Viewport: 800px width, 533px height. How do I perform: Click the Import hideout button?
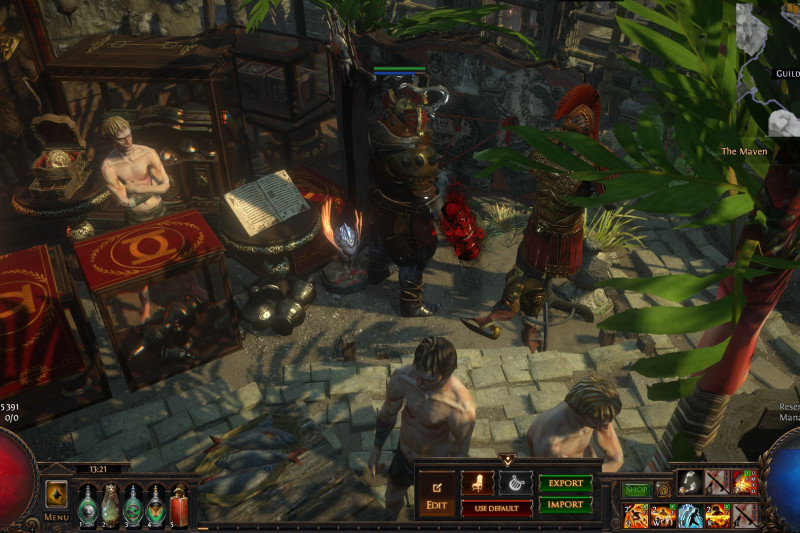point(566,505)
